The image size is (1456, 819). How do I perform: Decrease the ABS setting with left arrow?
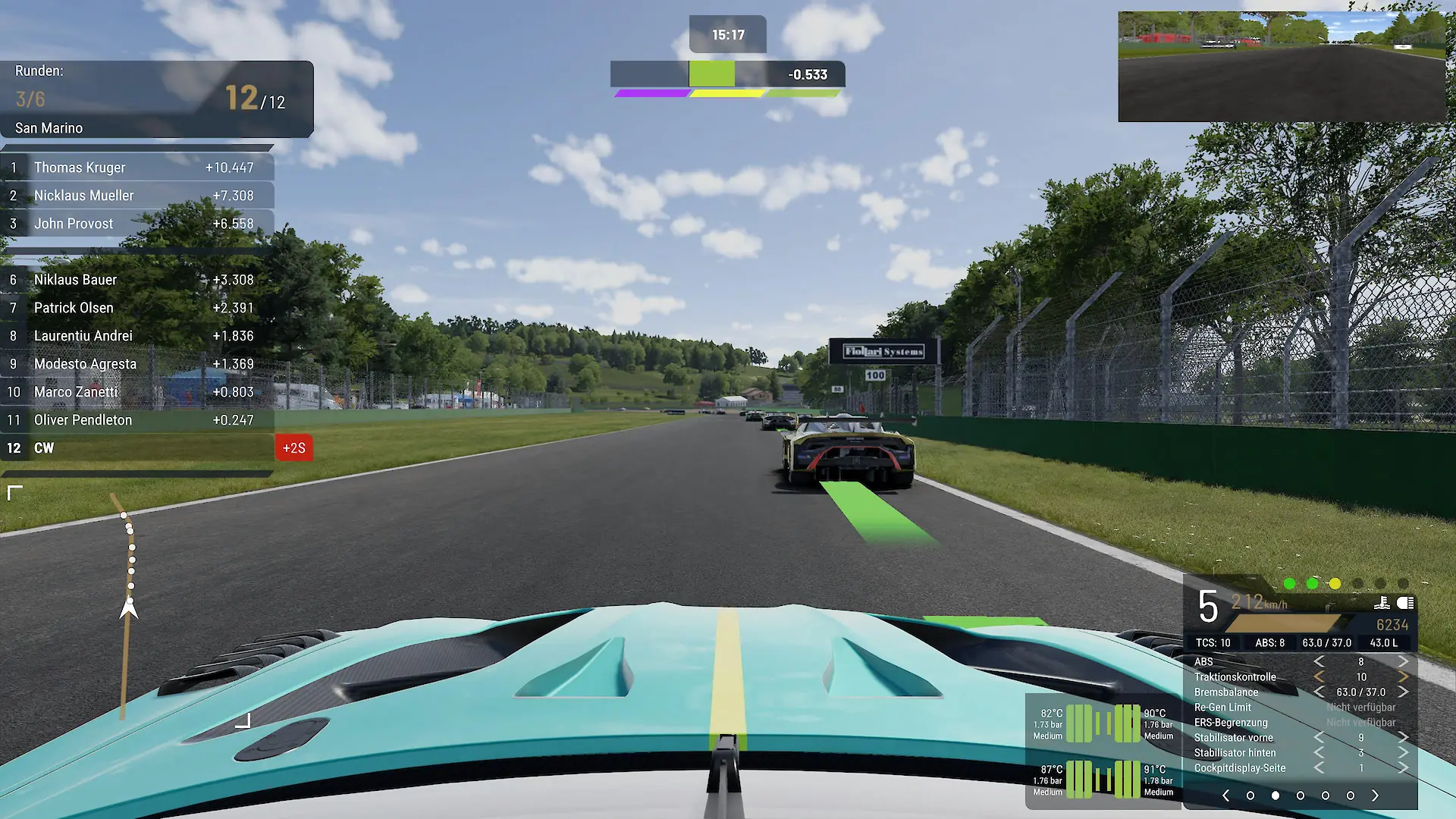1319,662
